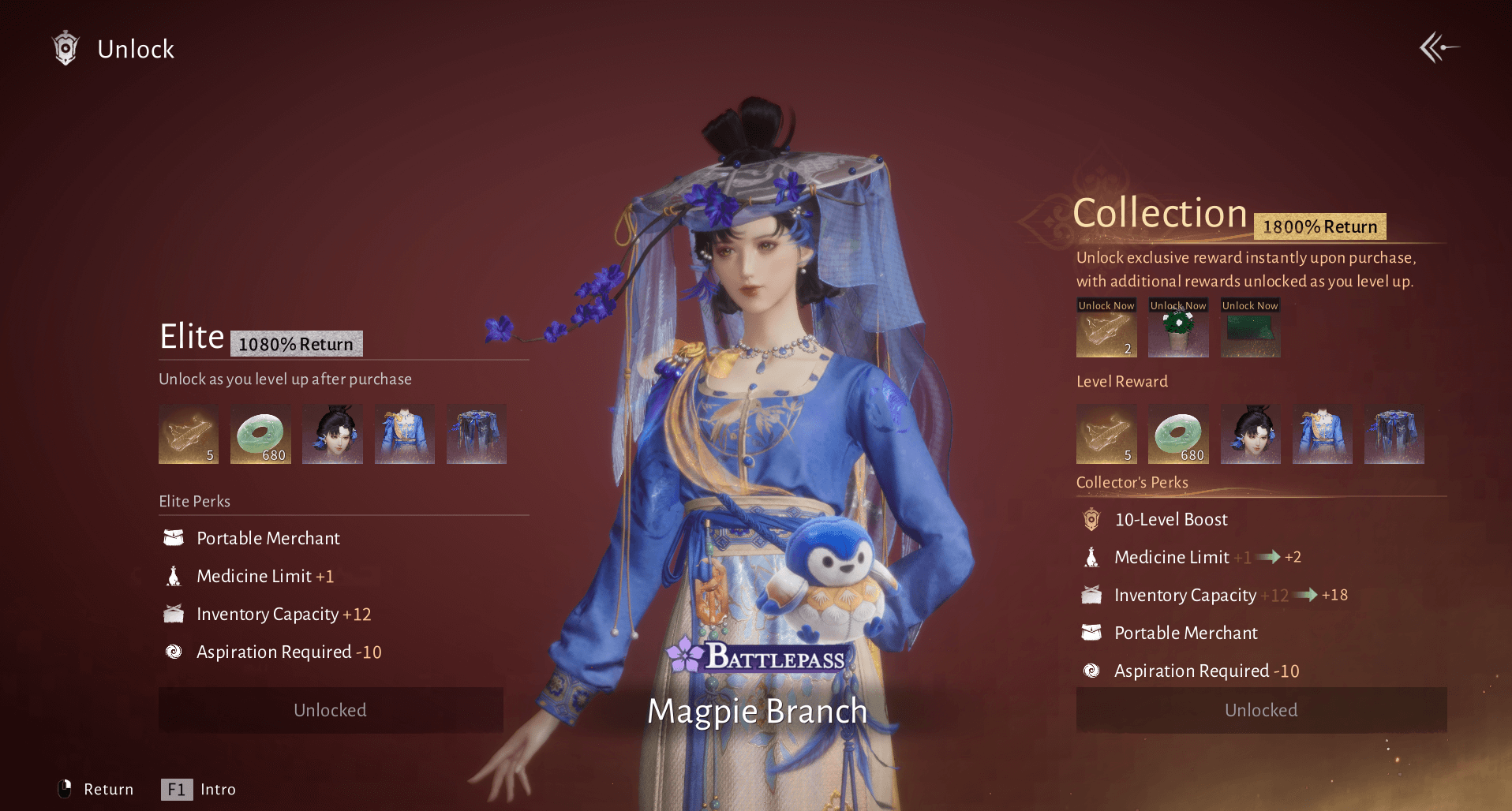1512x811 pixels.
Task: View the Collection Level Reward blue top outfit
Action: (1322, 434)
